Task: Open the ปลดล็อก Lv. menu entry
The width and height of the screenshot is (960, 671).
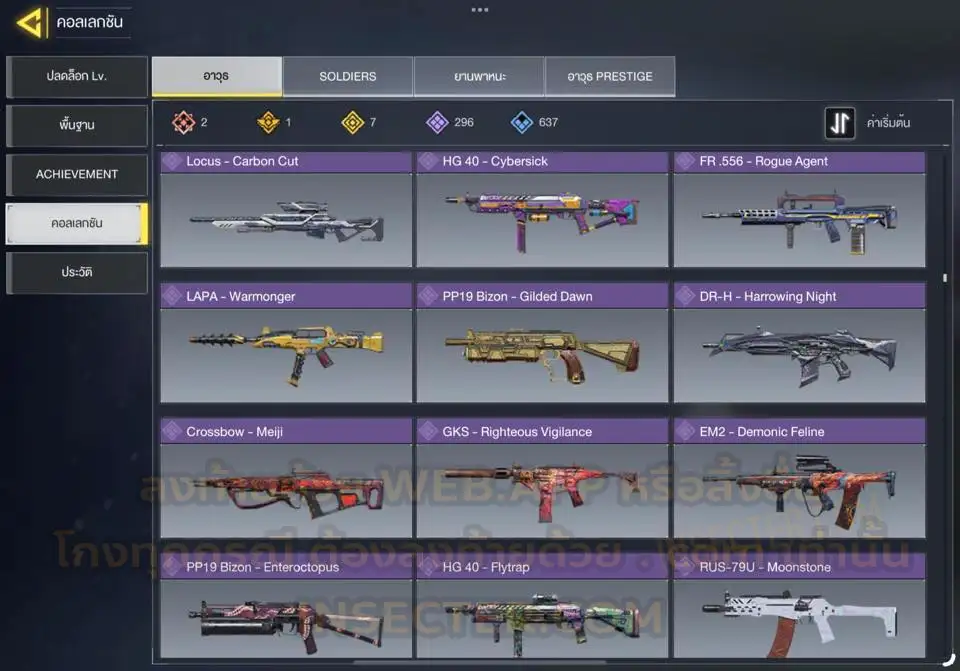Action: [x=77, y=77]
